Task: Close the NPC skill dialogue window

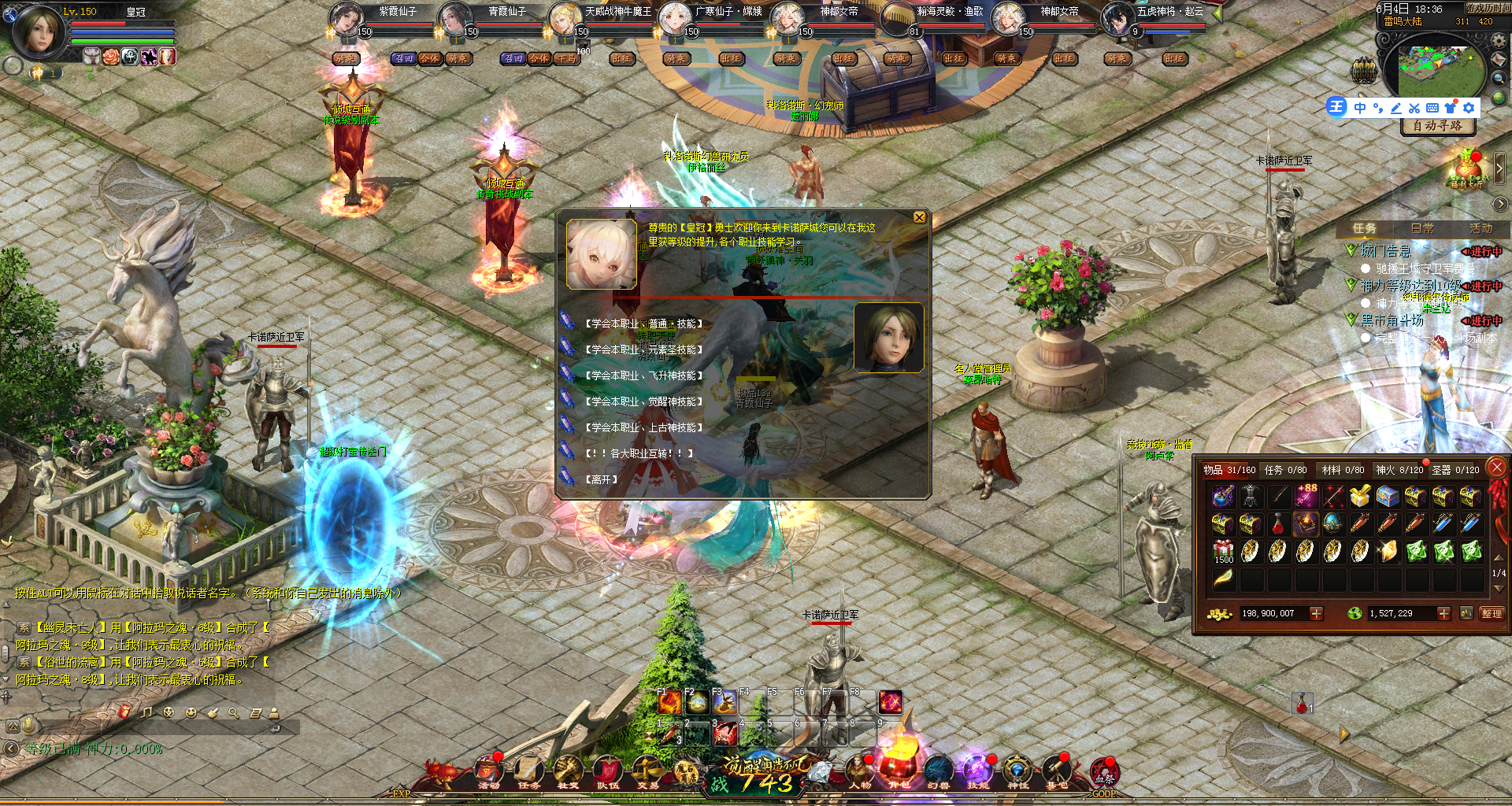Action: pyautogui.click(x=919, y=217)
